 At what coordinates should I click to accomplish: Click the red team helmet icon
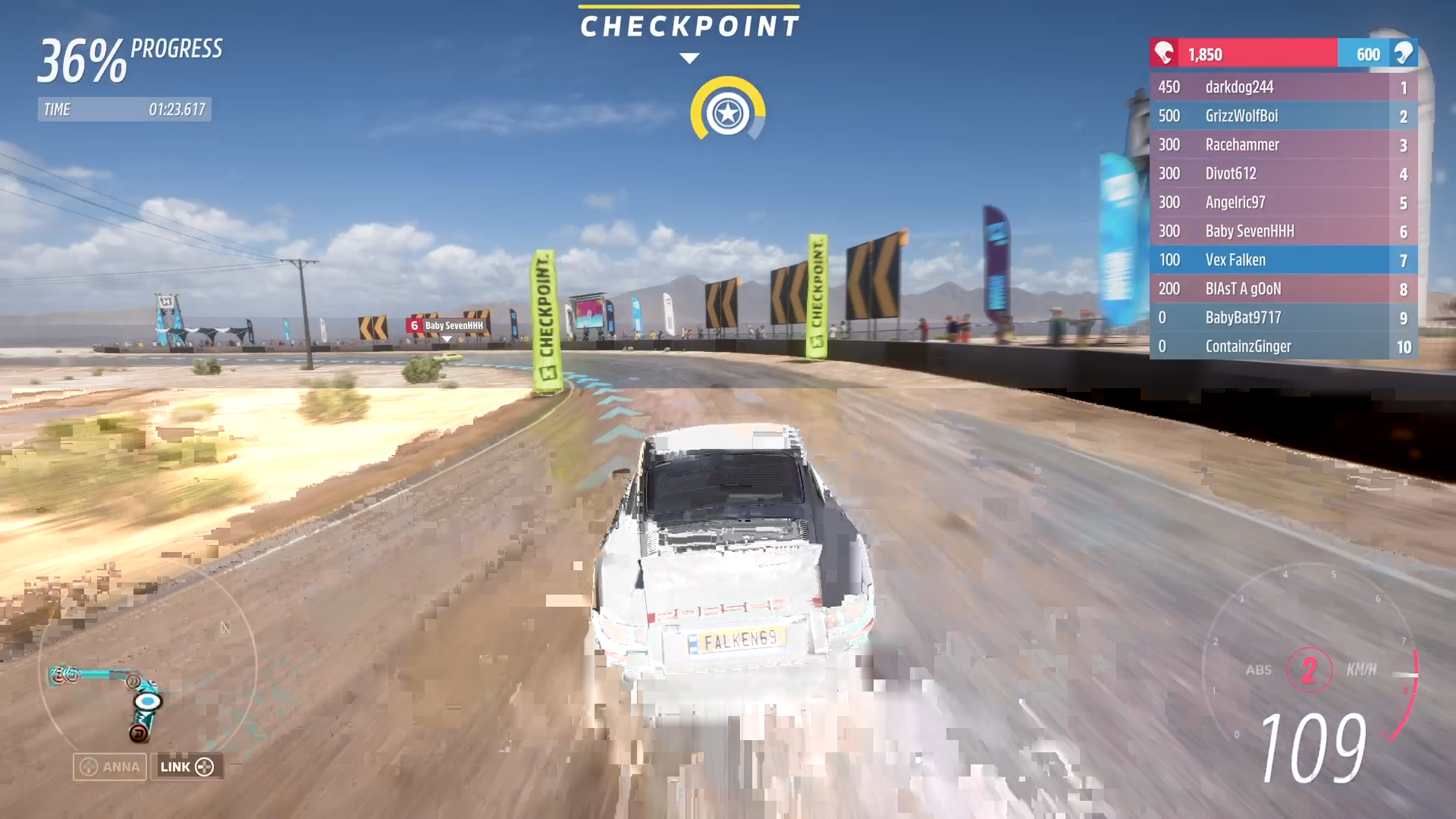click(1164, 54)
